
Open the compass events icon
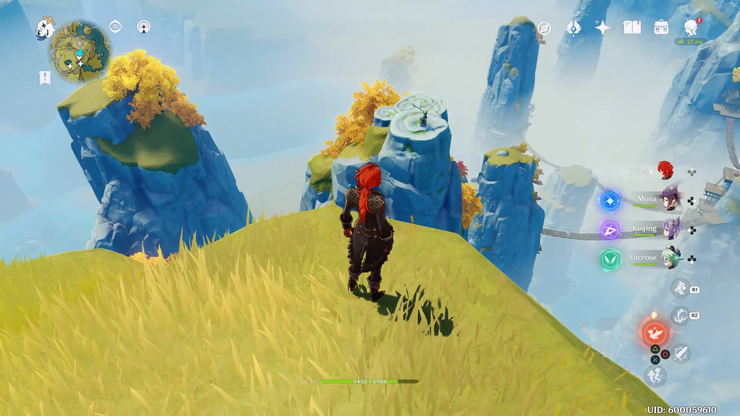point(544,28)
